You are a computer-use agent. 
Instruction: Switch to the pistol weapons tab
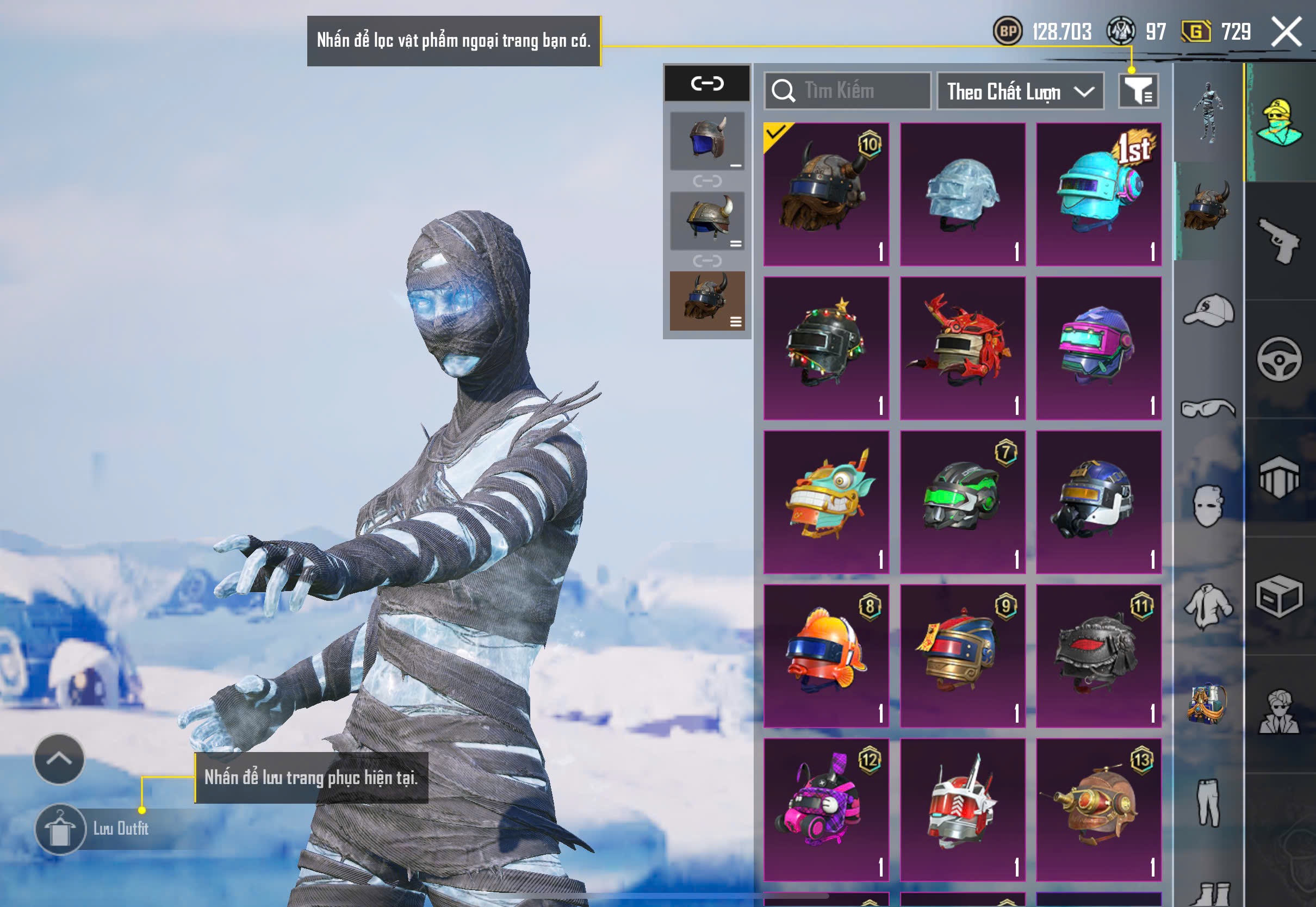tap(1280, 241)
